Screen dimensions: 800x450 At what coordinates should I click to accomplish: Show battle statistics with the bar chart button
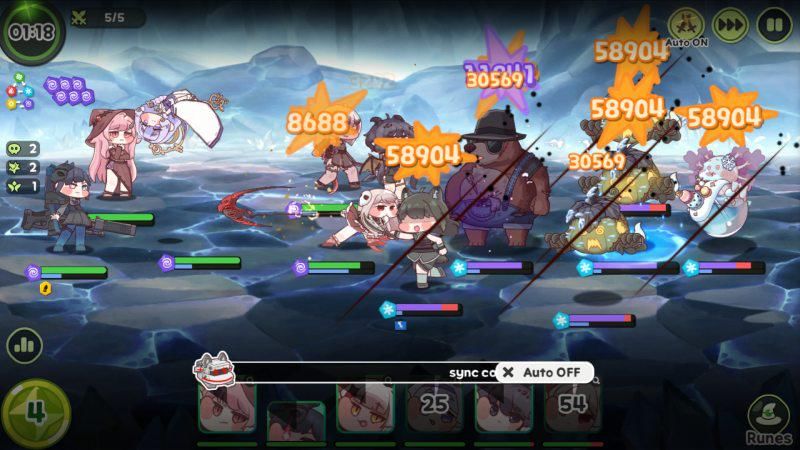click(x=24, y=346)
